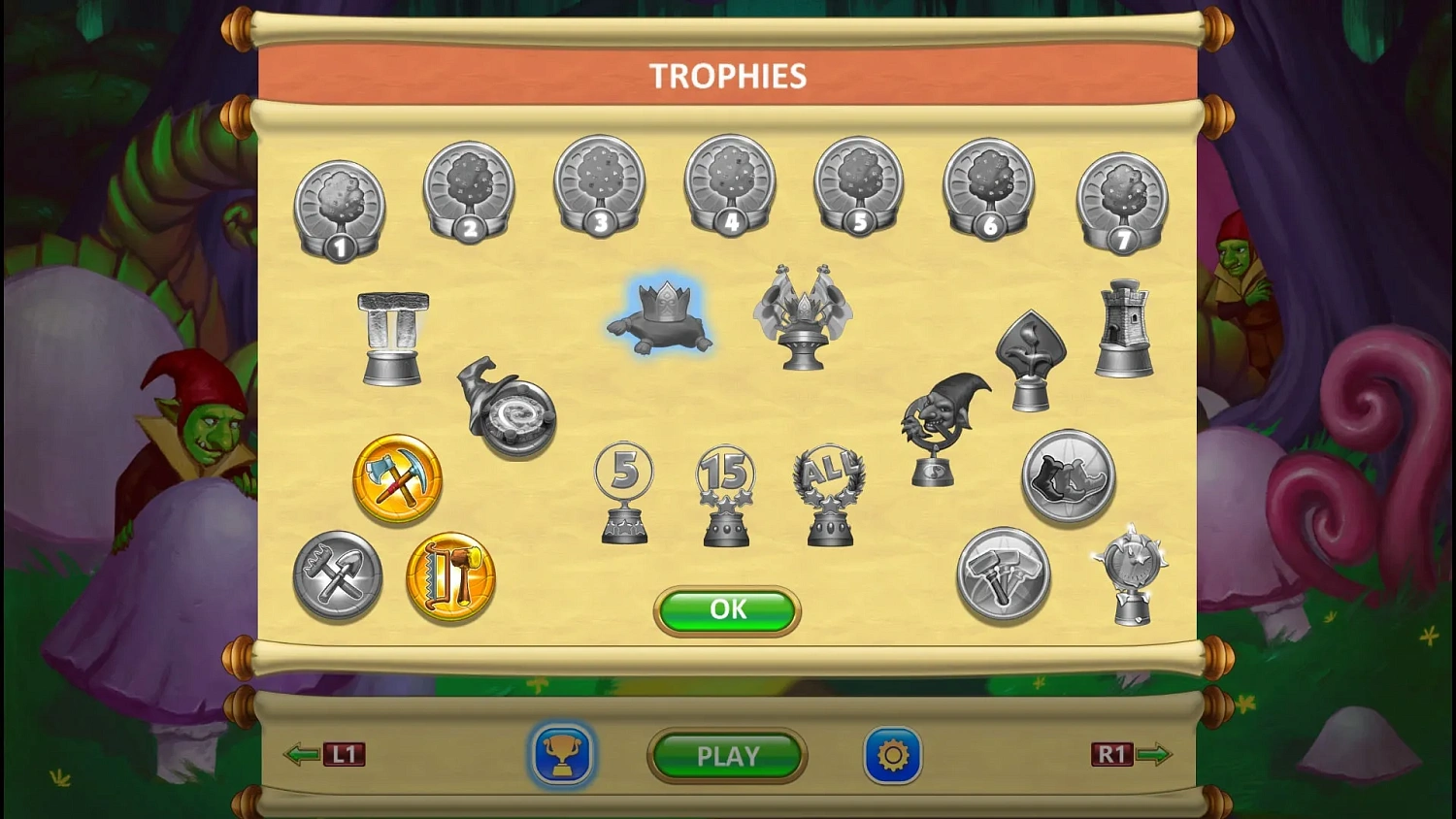Open the '5' stars trophy
The width and height of the screenshot is (1456, 819).
[x=622, y=493]
